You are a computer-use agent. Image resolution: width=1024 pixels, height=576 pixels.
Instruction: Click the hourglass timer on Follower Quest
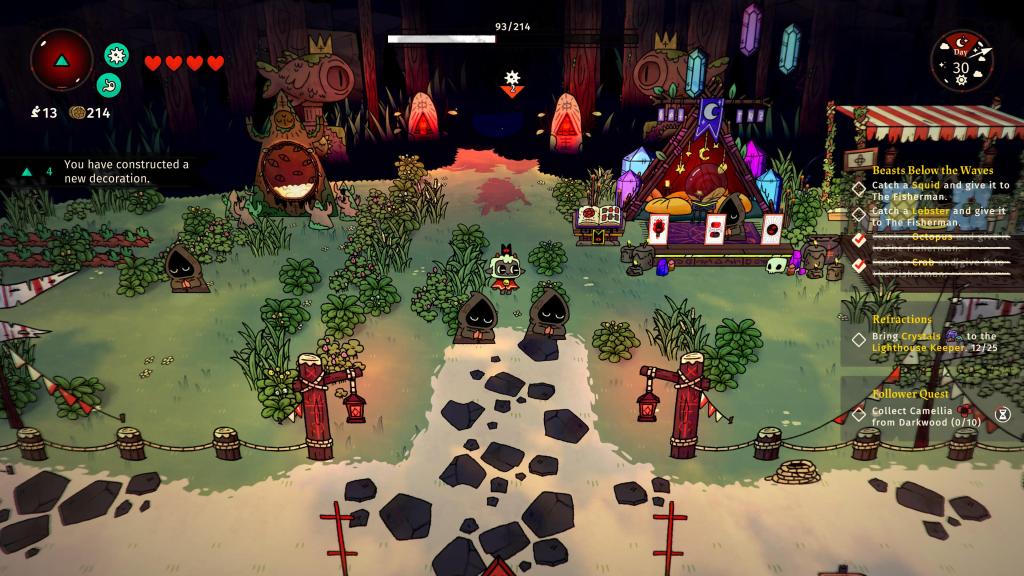point(1002,413)
